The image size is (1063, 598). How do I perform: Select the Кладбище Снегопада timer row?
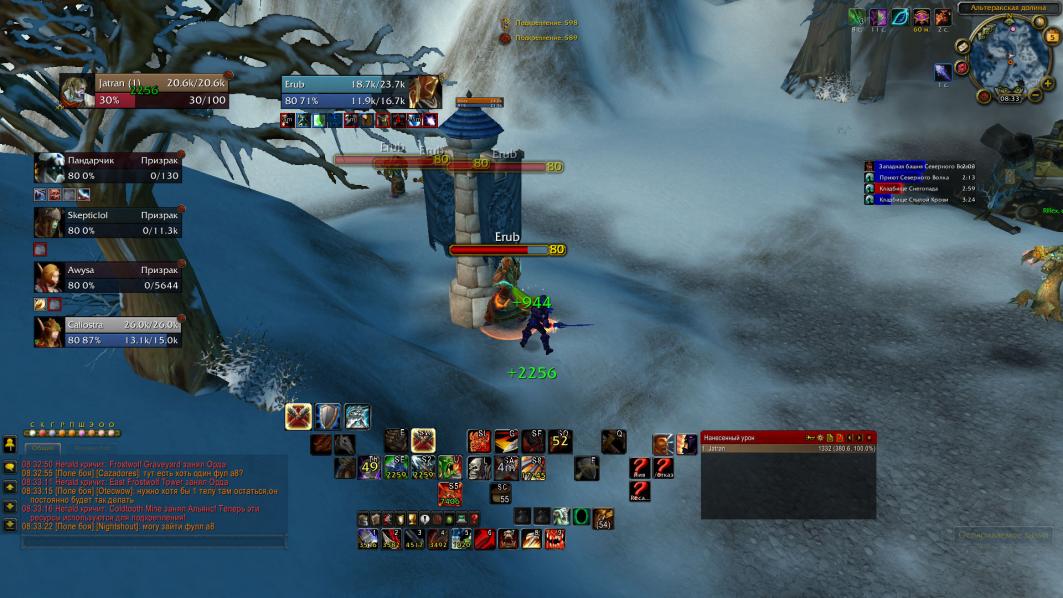pyautogui.click(x=920, y=188)
